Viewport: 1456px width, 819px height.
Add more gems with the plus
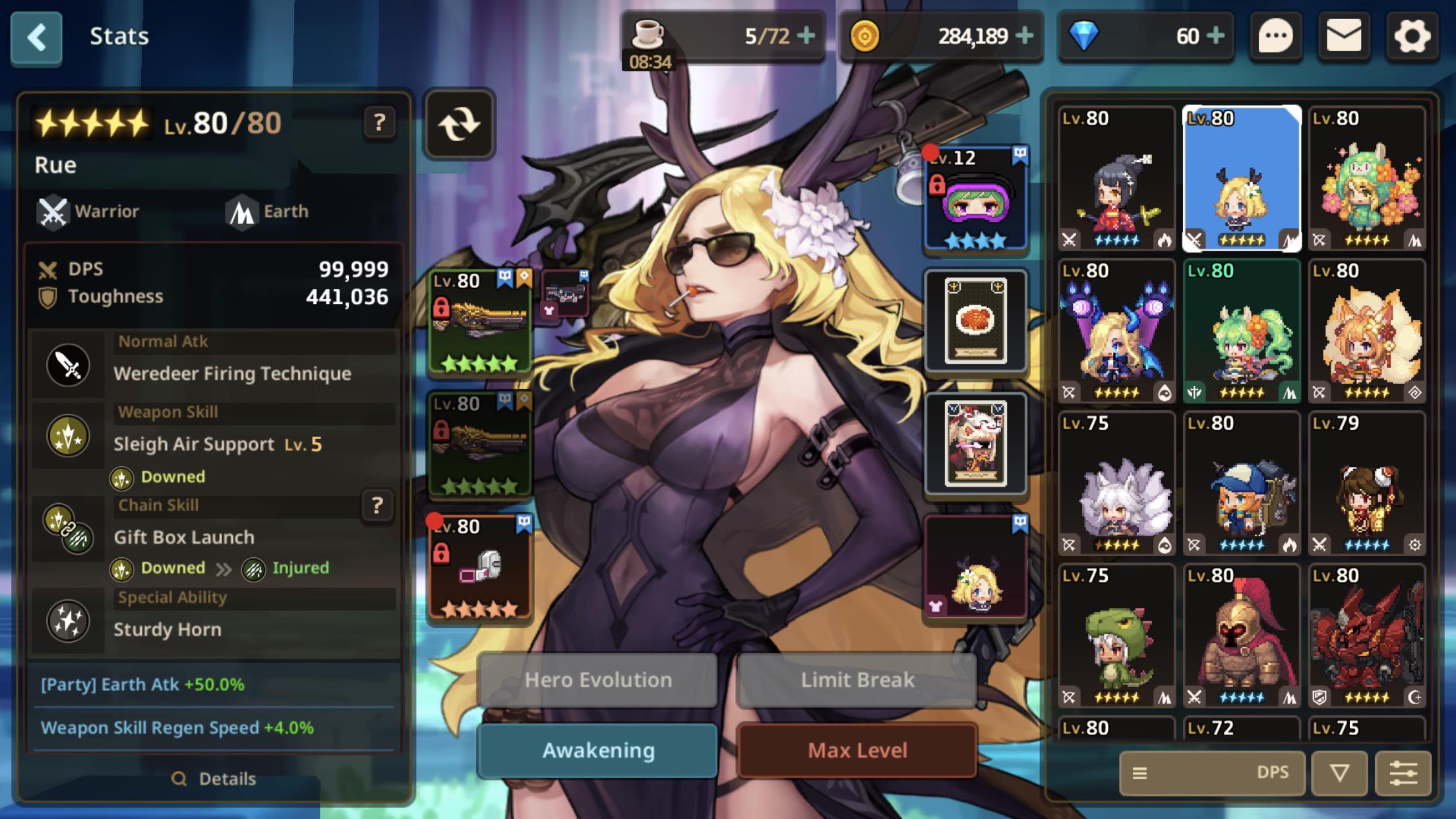(1215, 36)
